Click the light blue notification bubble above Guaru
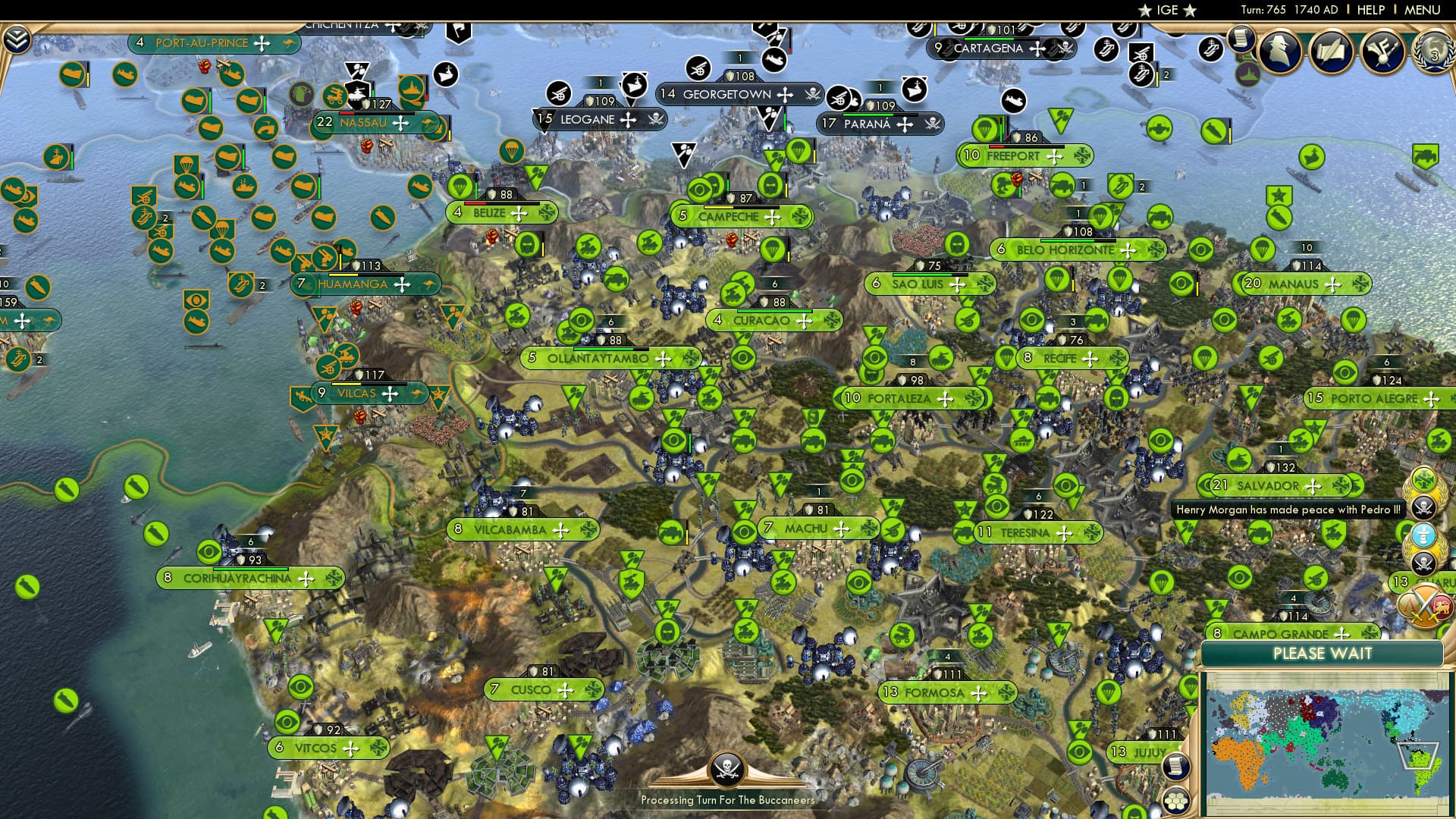Image resolution: width=1456 pixels, height=819 pixels. [x=1423, y=535]
